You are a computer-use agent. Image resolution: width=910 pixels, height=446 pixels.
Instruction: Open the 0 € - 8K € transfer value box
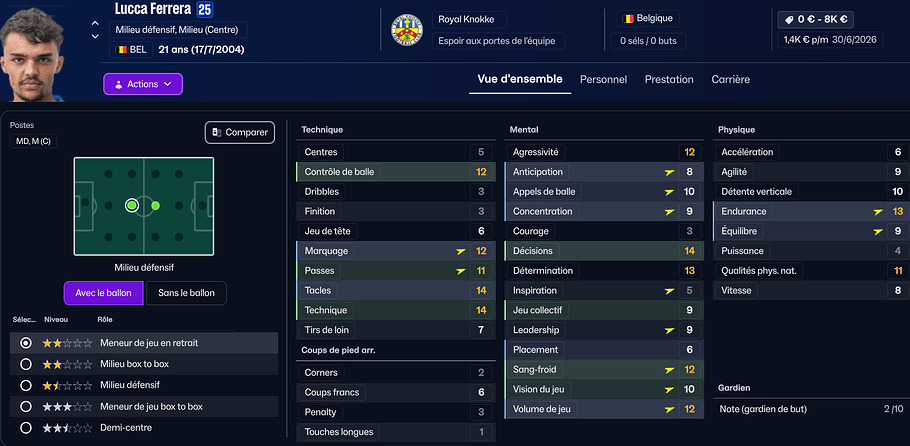816,18
